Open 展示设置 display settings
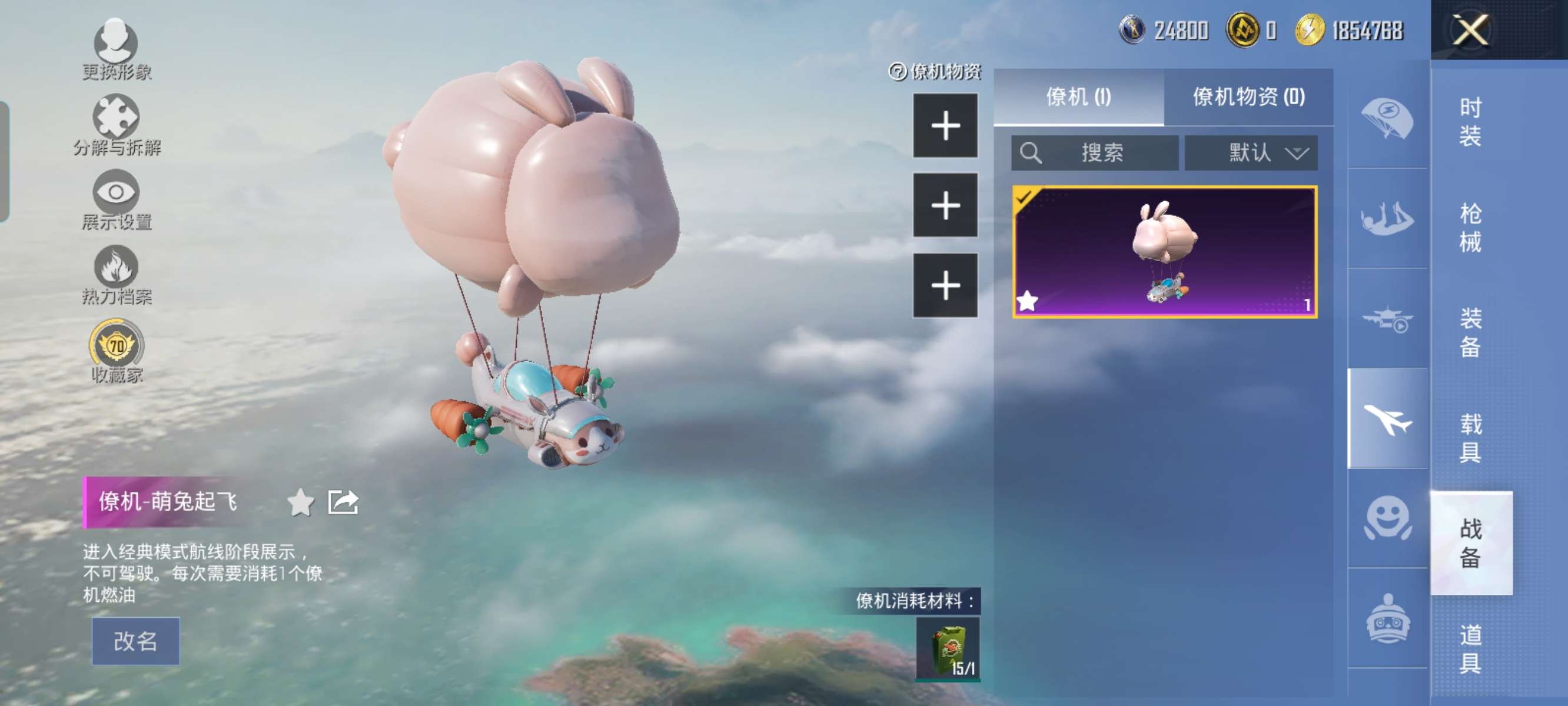 coord(117,199)
